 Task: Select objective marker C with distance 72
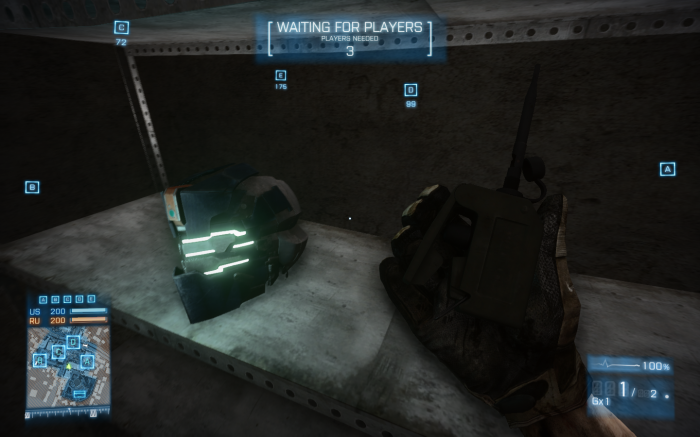click(x=121, y=28)
